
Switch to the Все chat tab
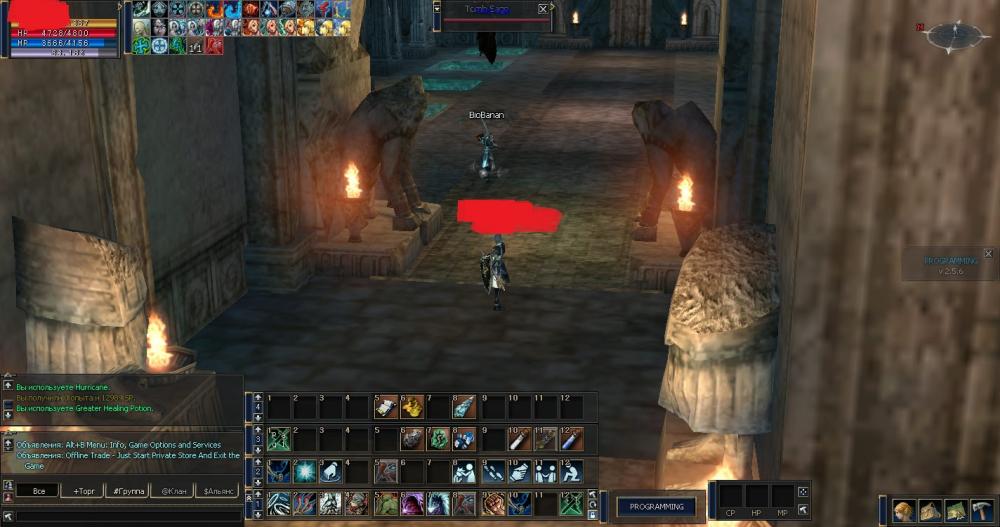38,491
